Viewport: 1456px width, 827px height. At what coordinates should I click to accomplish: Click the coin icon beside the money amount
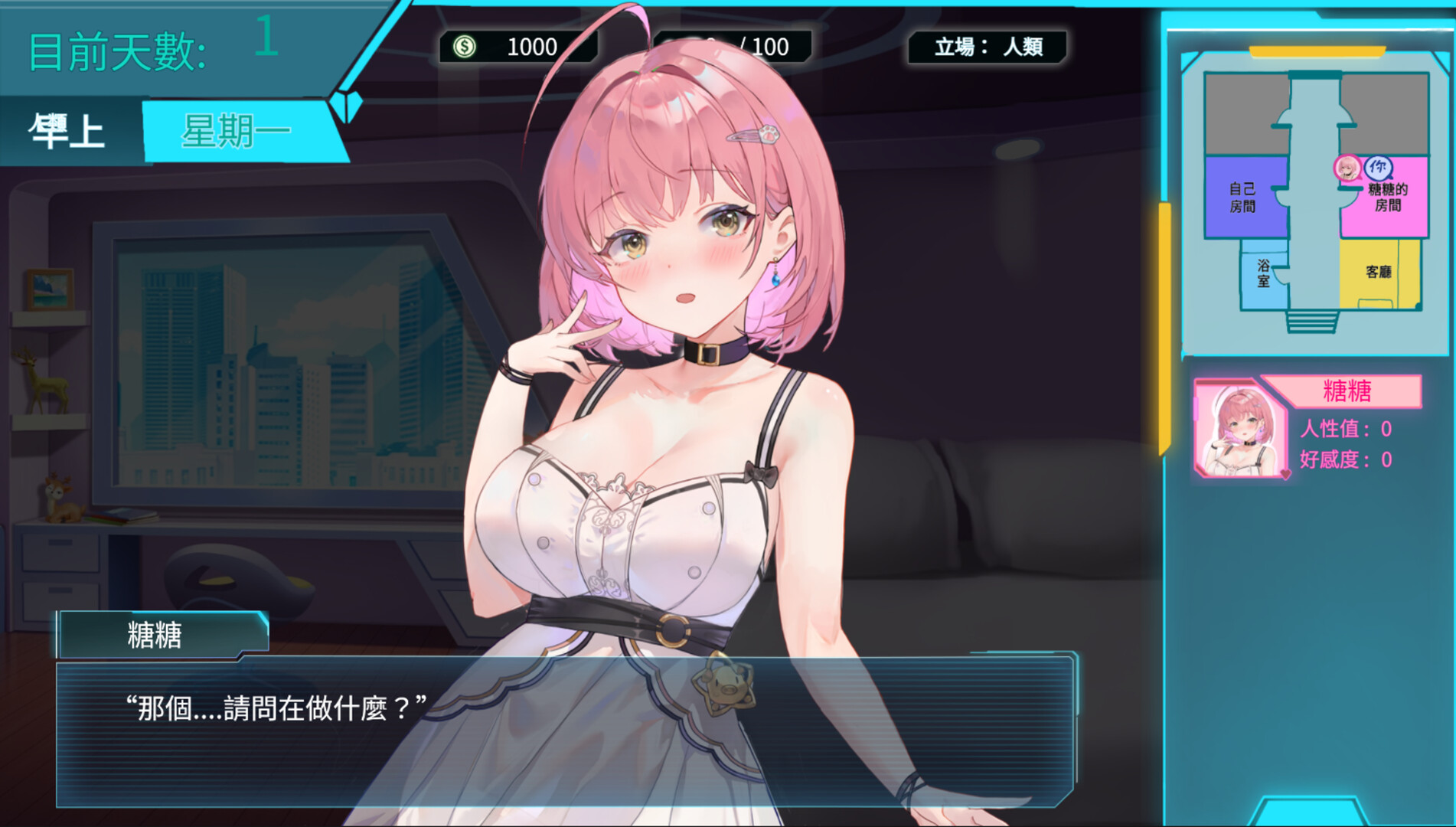tap(465, 47)
